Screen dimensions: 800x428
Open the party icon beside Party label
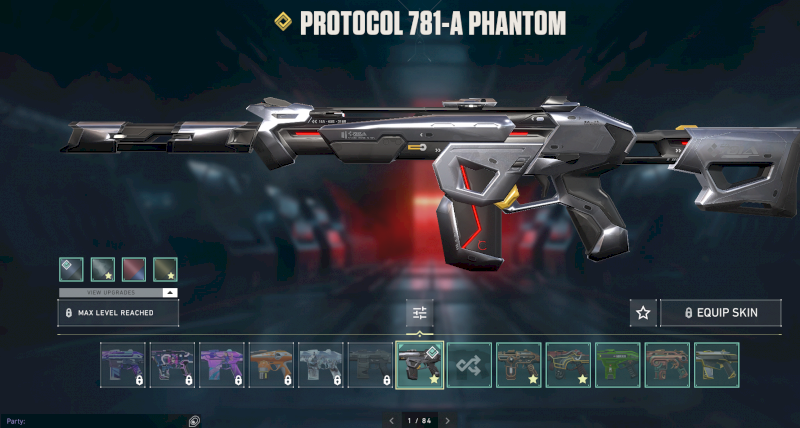[x=194, y=421]
